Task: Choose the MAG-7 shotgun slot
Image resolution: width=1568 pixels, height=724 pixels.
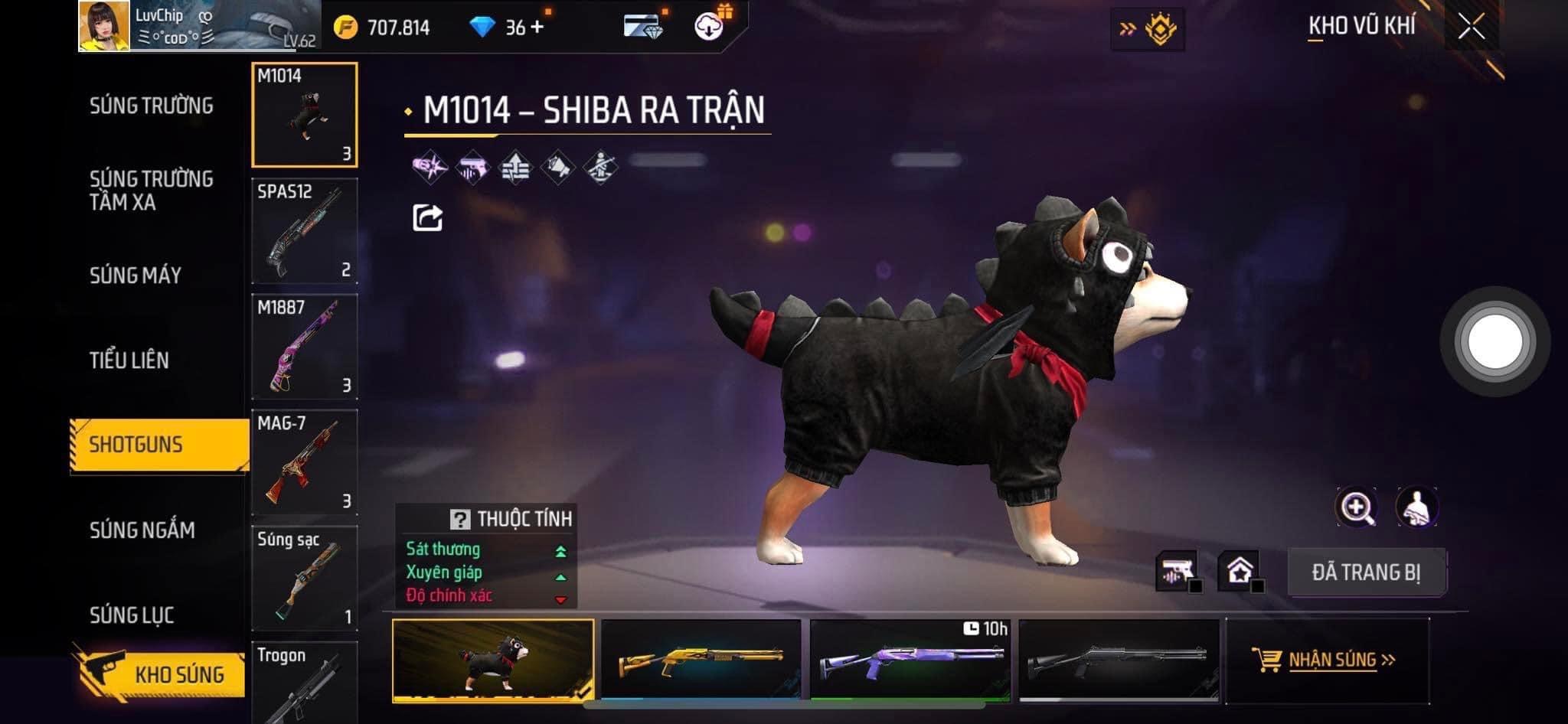Action: (305, 462)
